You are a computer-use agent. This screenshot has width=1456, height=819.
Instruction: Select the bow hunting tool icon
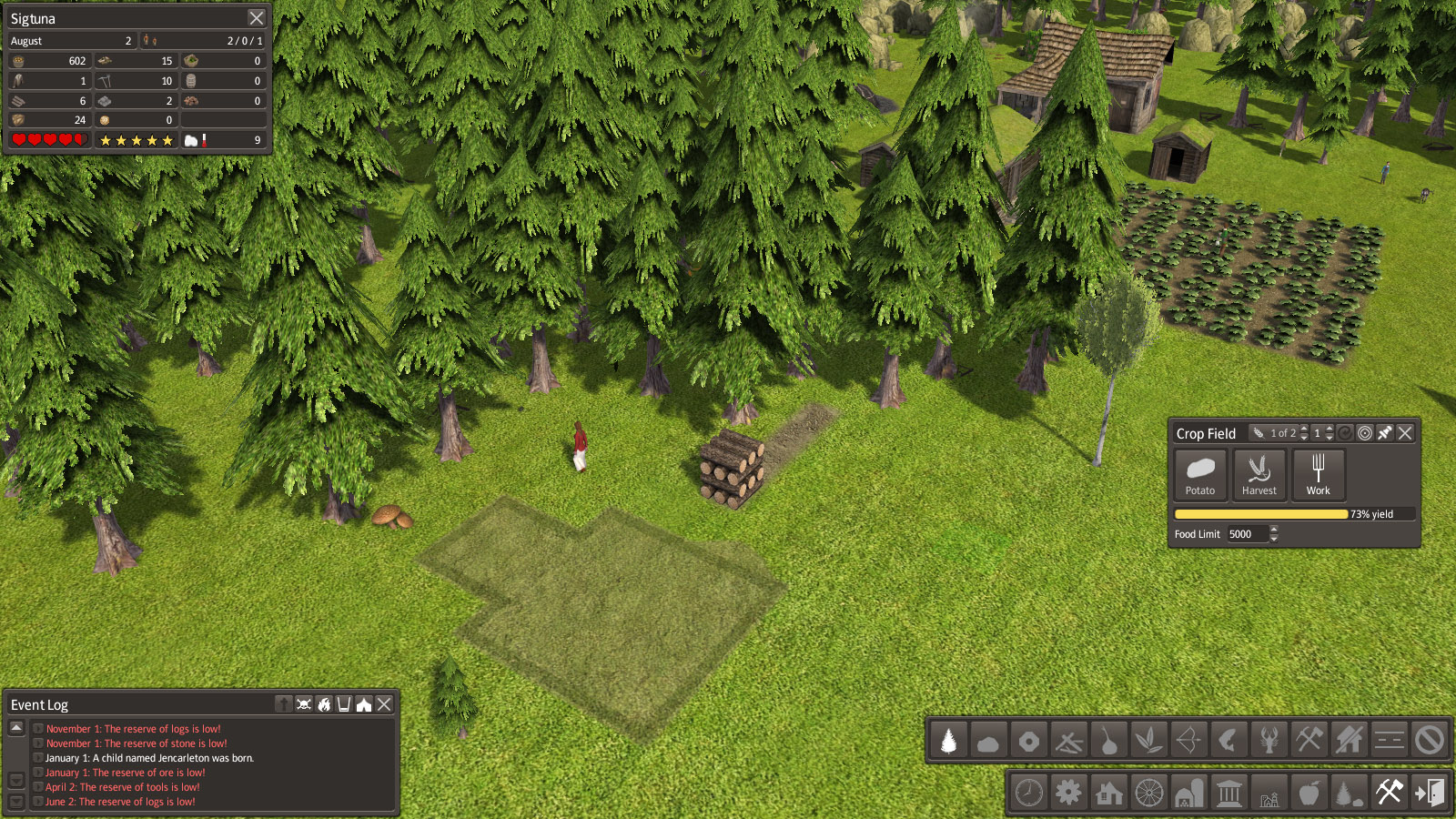[x=1188, y=741]
